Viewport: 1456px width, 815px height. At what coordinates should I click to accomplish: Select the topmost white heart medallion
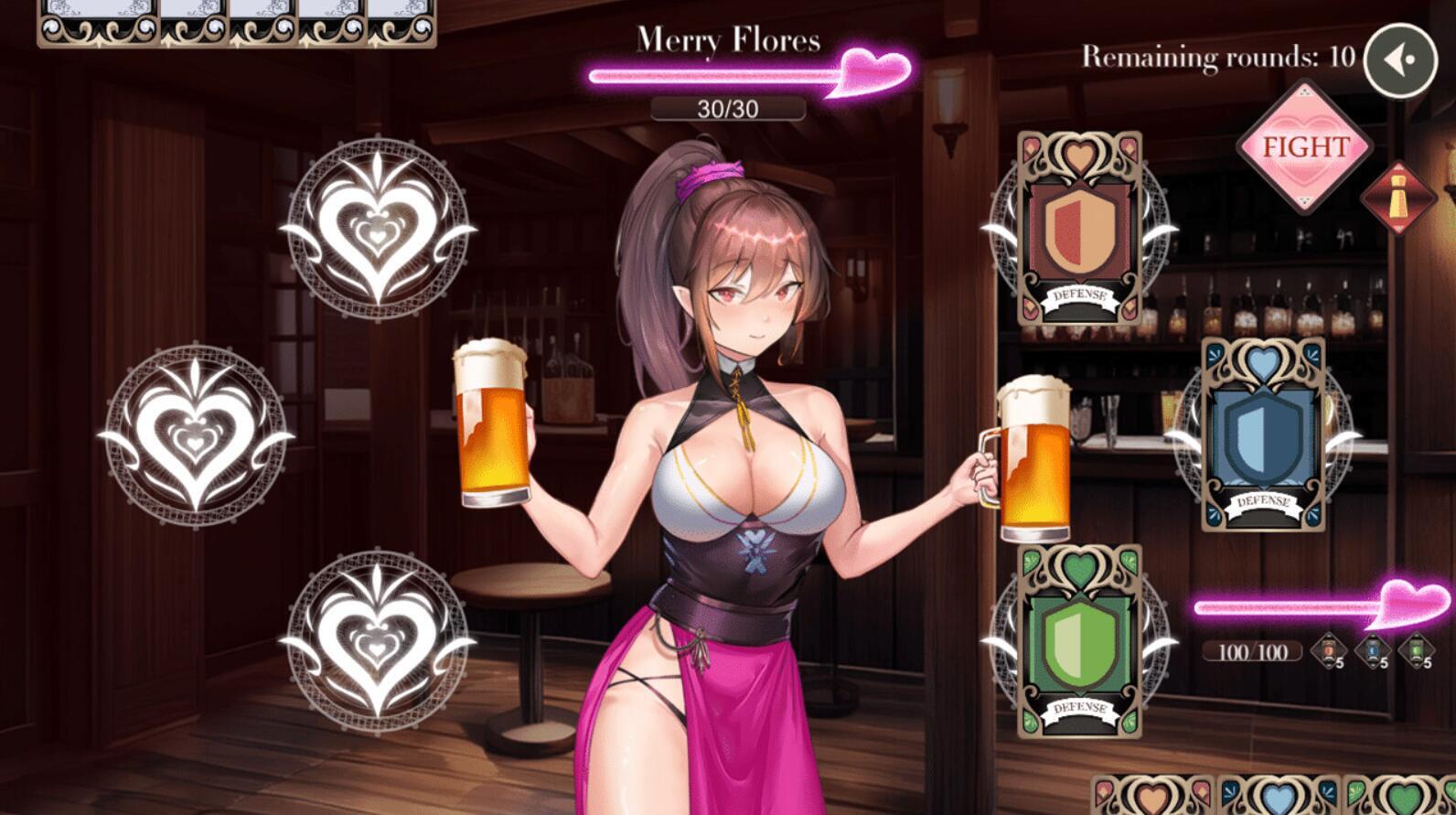click(378, 231)
